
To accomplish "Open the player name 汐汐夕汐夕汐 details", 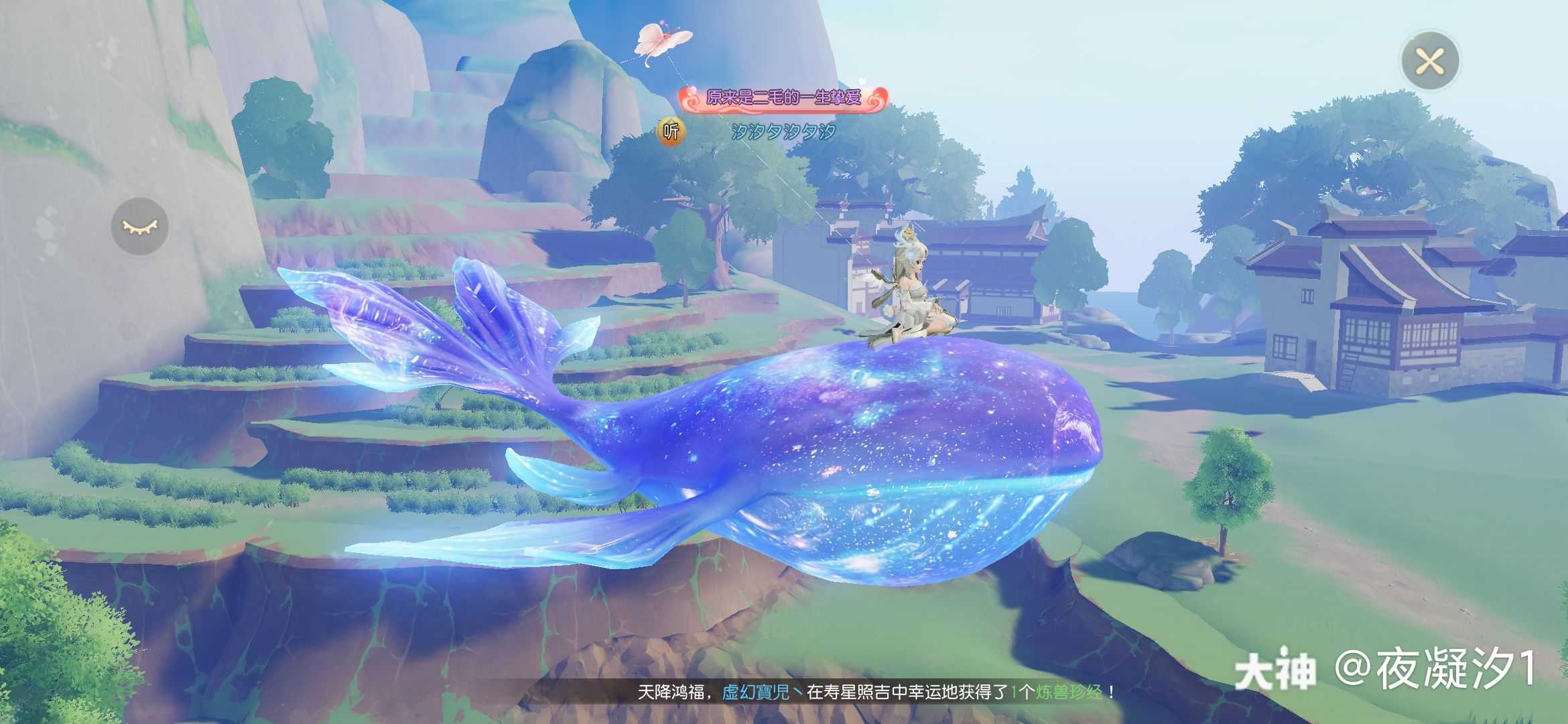I will click(x=783, y=132).
